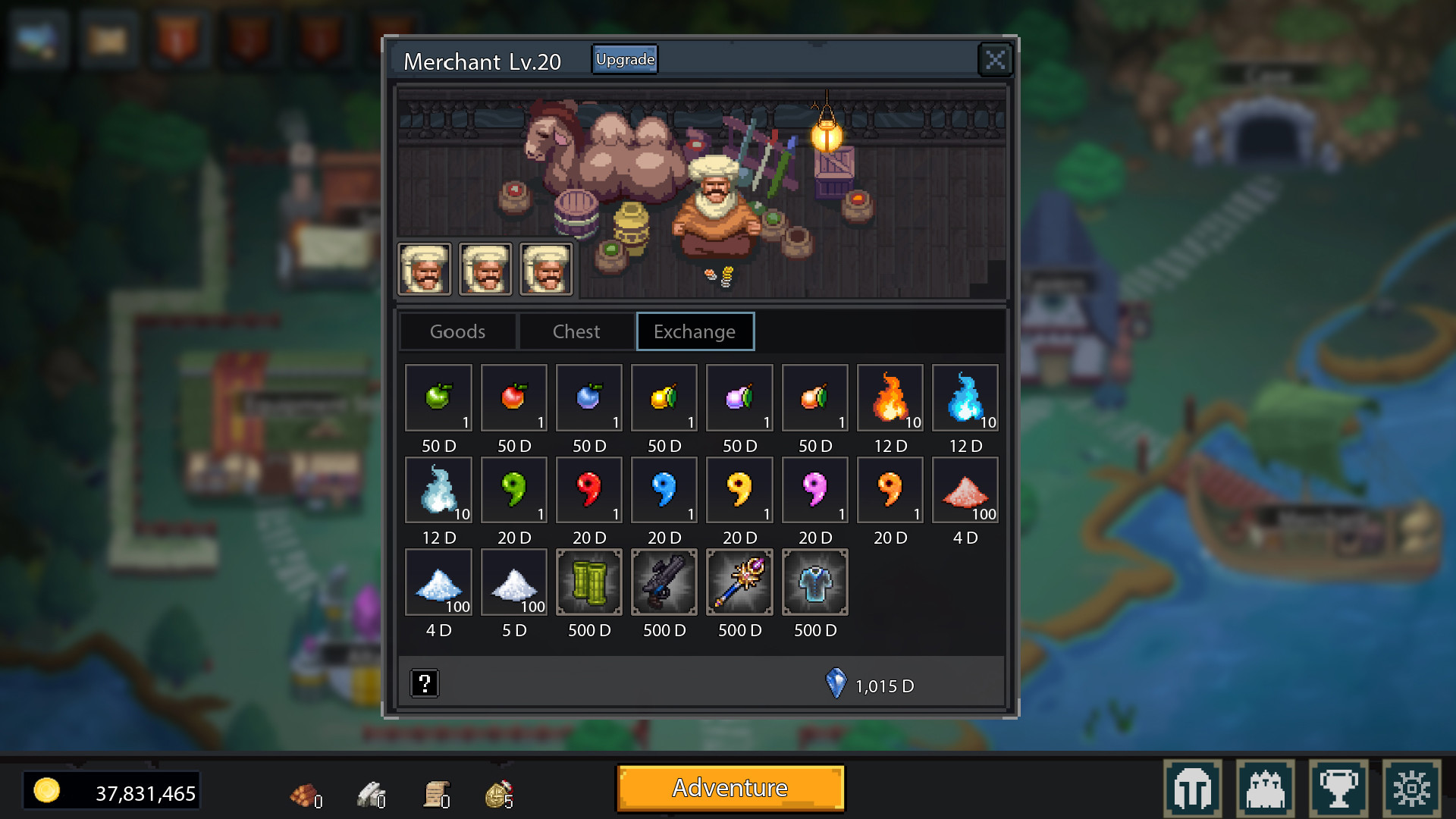Switch to the Chest tab
Screen dimensions: 1456x819
tap(576, 331)
